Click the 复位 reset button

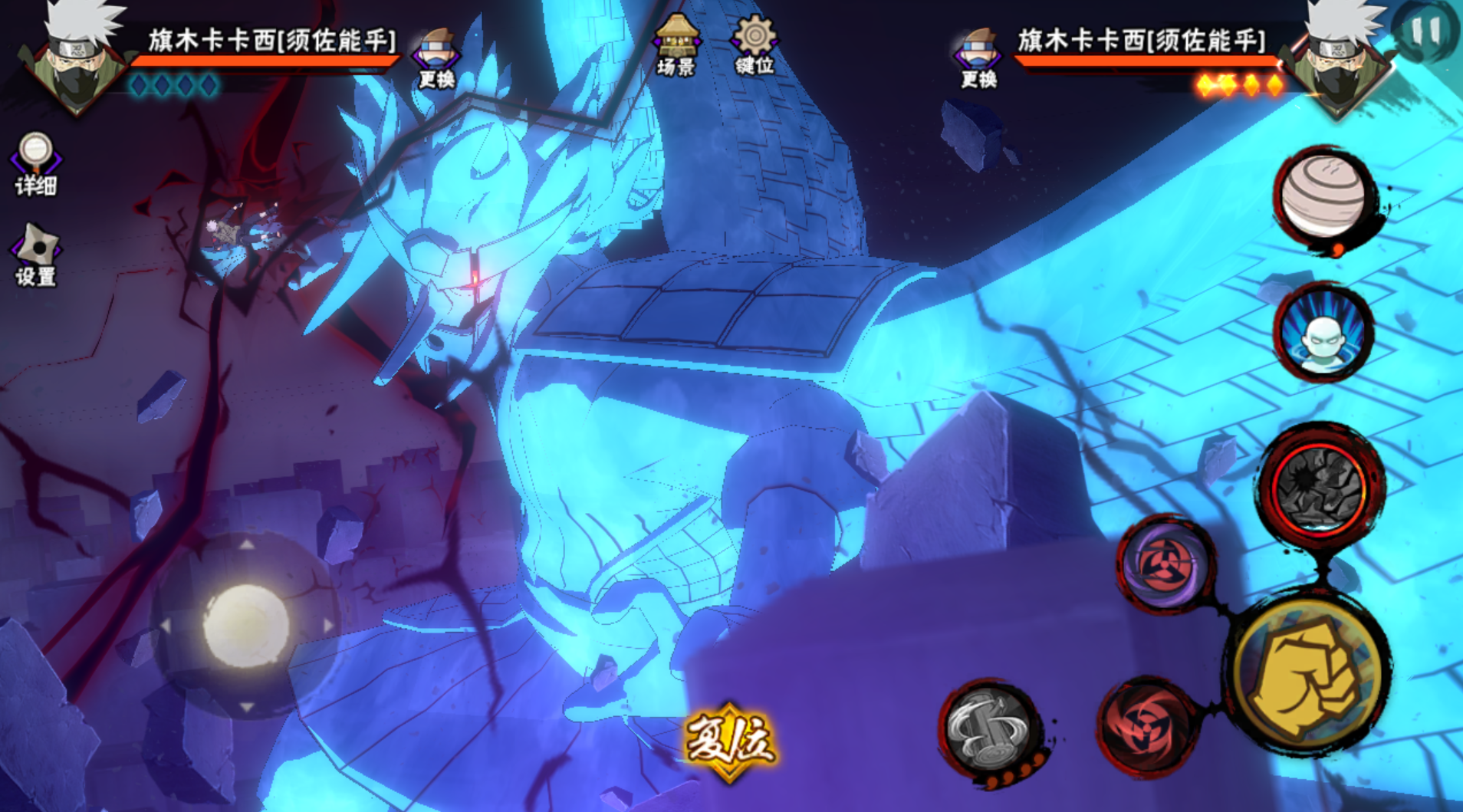[729, 741]
